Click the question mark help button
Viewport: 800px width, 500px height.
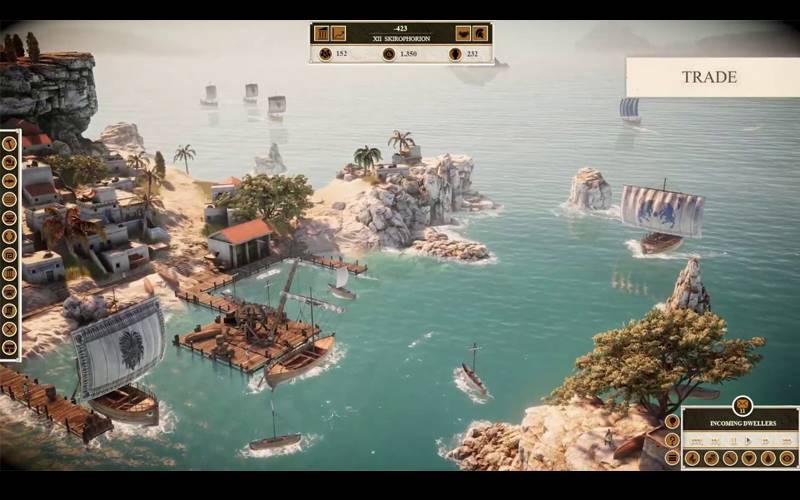[x=672, y=440]
